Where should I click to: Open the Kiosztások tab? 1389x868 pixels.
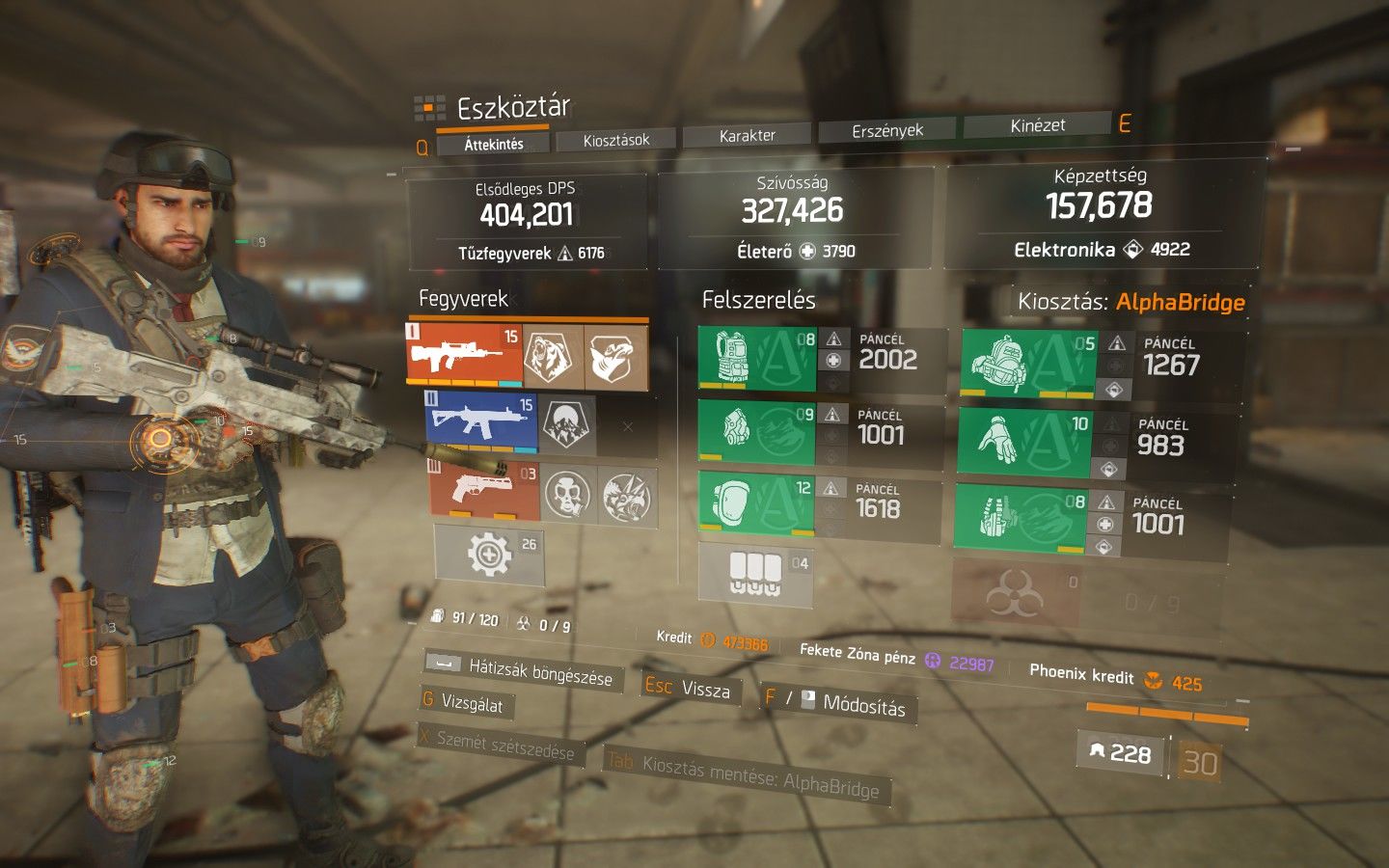pyautogui.click(x=616, y=140)
